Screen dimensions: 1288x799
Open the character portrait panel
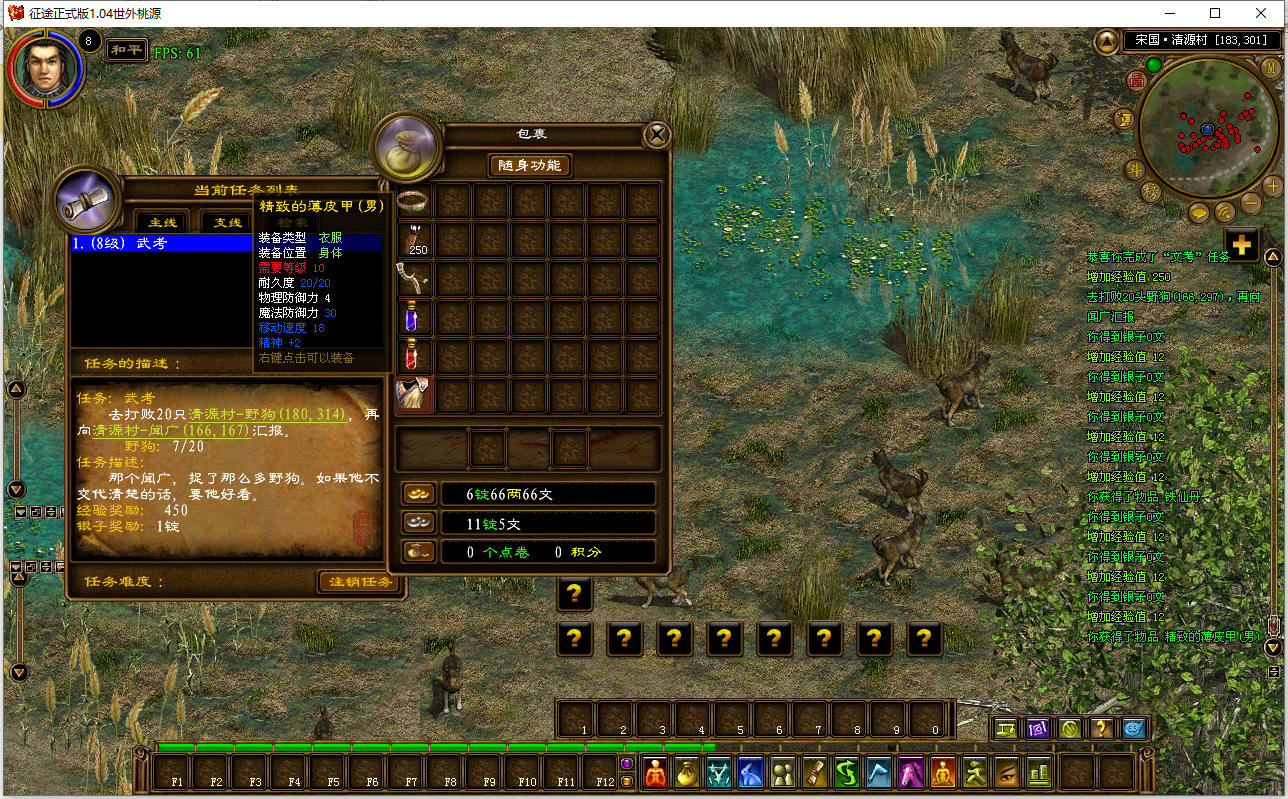click(44, 68)
